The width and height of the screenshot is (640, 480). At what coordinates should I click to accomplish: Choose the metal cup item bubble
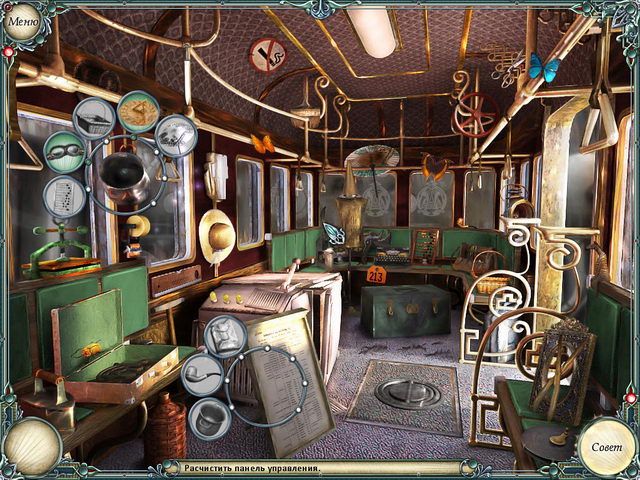(x=209, y=416)
